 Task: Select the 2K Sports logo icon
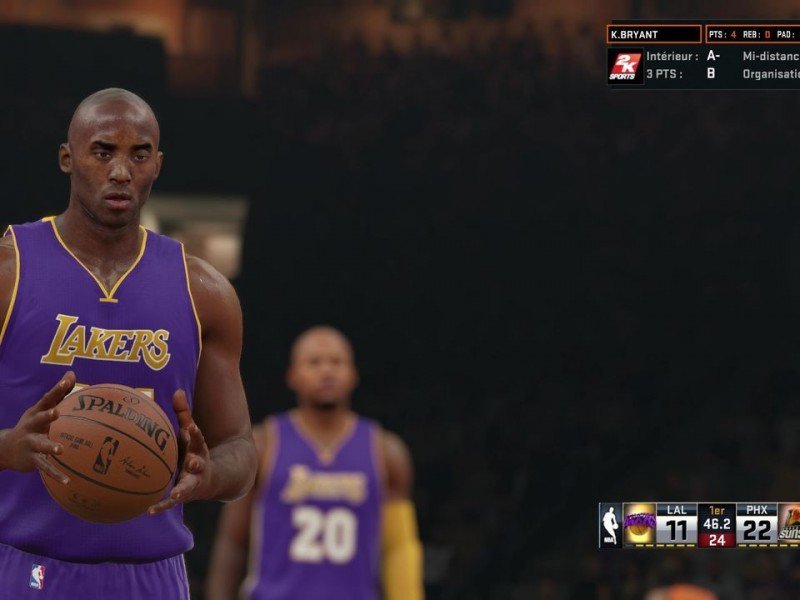tap(626, 66)
